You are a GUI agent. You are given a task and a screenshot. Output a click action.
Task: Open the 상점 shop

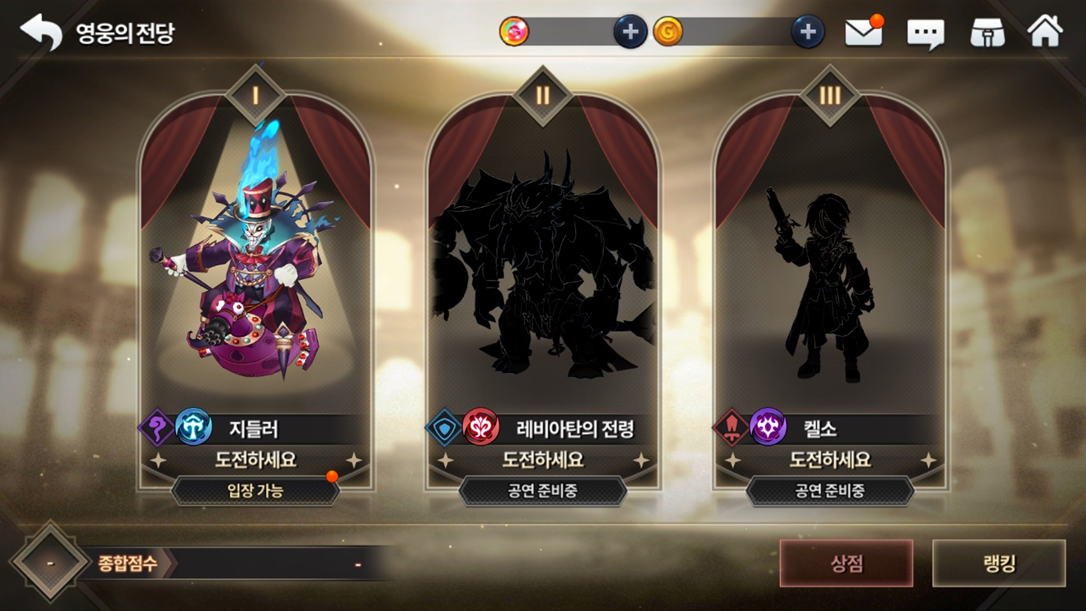tap(846, 563)
